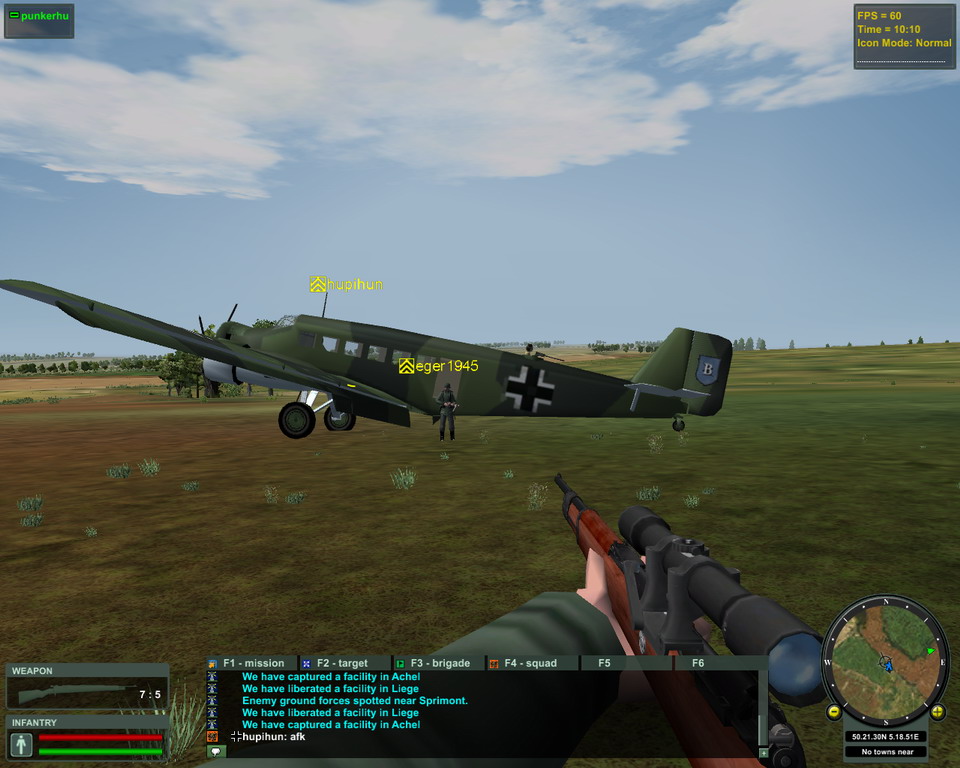Select the F6 chat tab
The height and width of the screenshot is (768, 960).
698,663
